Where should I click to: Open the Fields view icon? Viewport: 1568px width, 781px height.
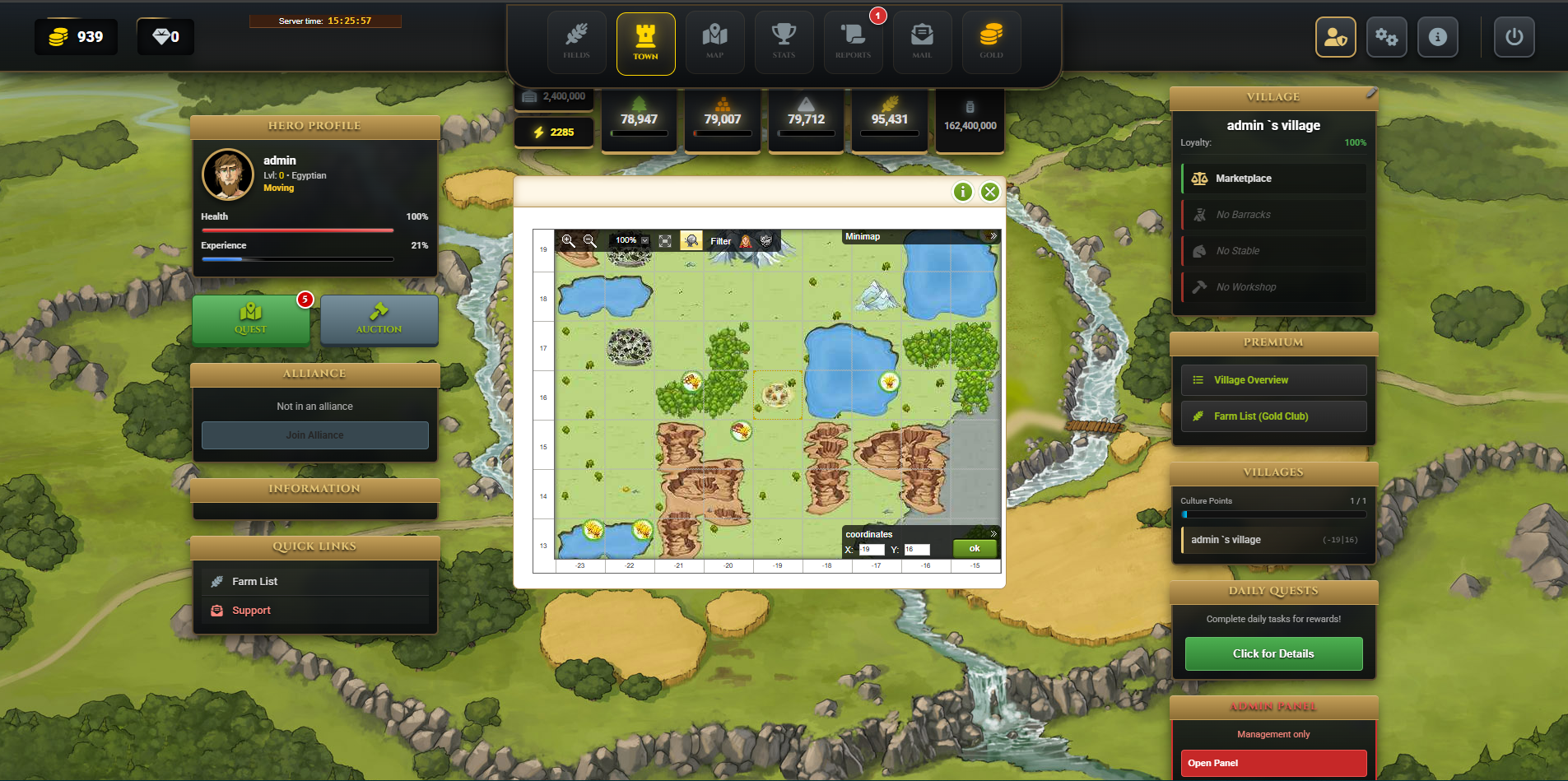tap(576, 41)
